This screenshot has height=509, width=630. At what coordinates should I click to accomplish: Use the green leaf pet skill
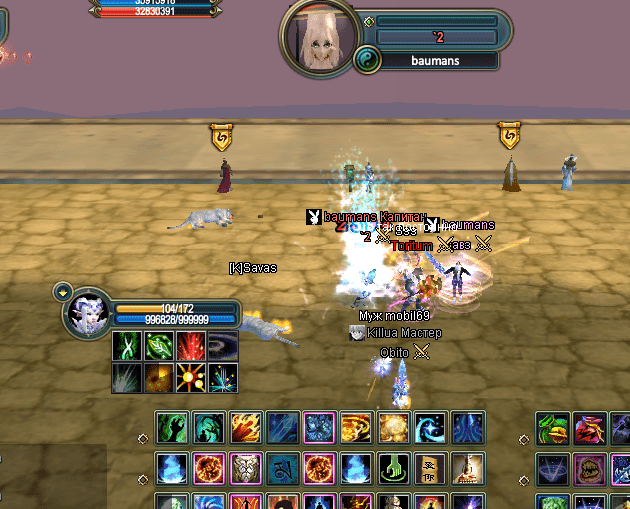coord(158,346)
